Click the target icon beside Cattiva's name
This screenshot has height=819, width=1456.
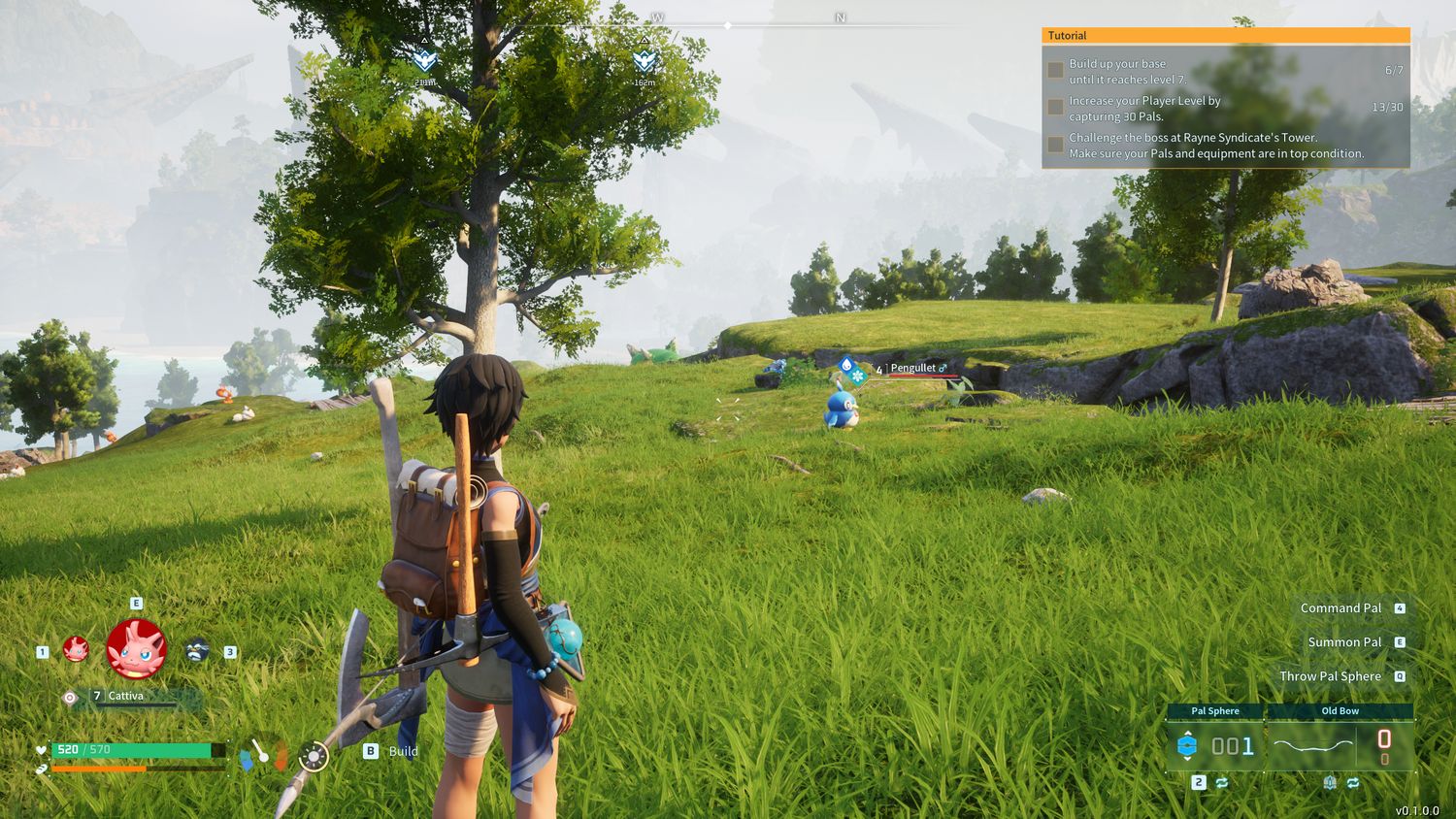pos(70,697)
